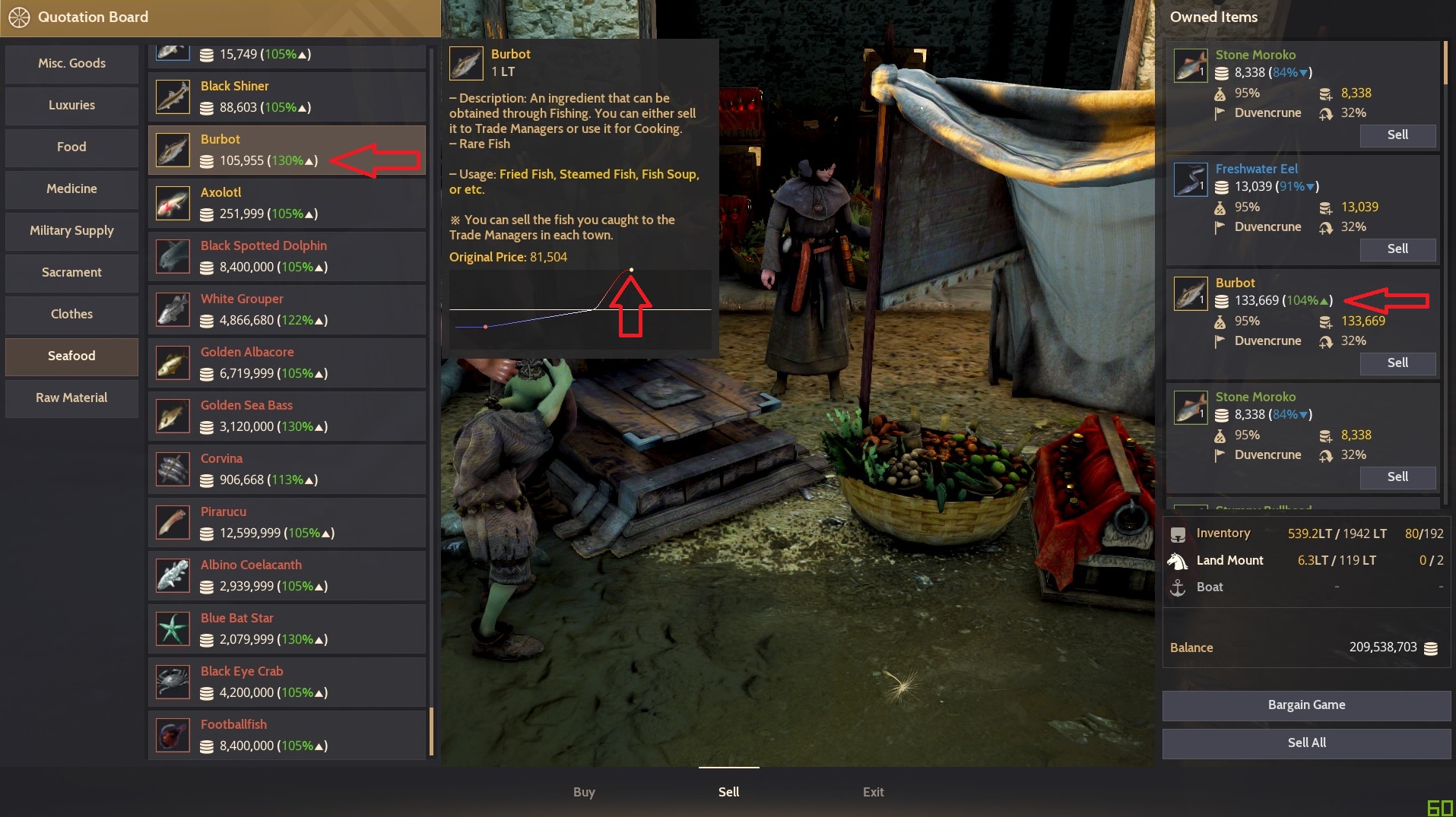This screenshot has width=1456, height=817.
Task: Click the Black Eye Crab icon
Action: [173, 682]
